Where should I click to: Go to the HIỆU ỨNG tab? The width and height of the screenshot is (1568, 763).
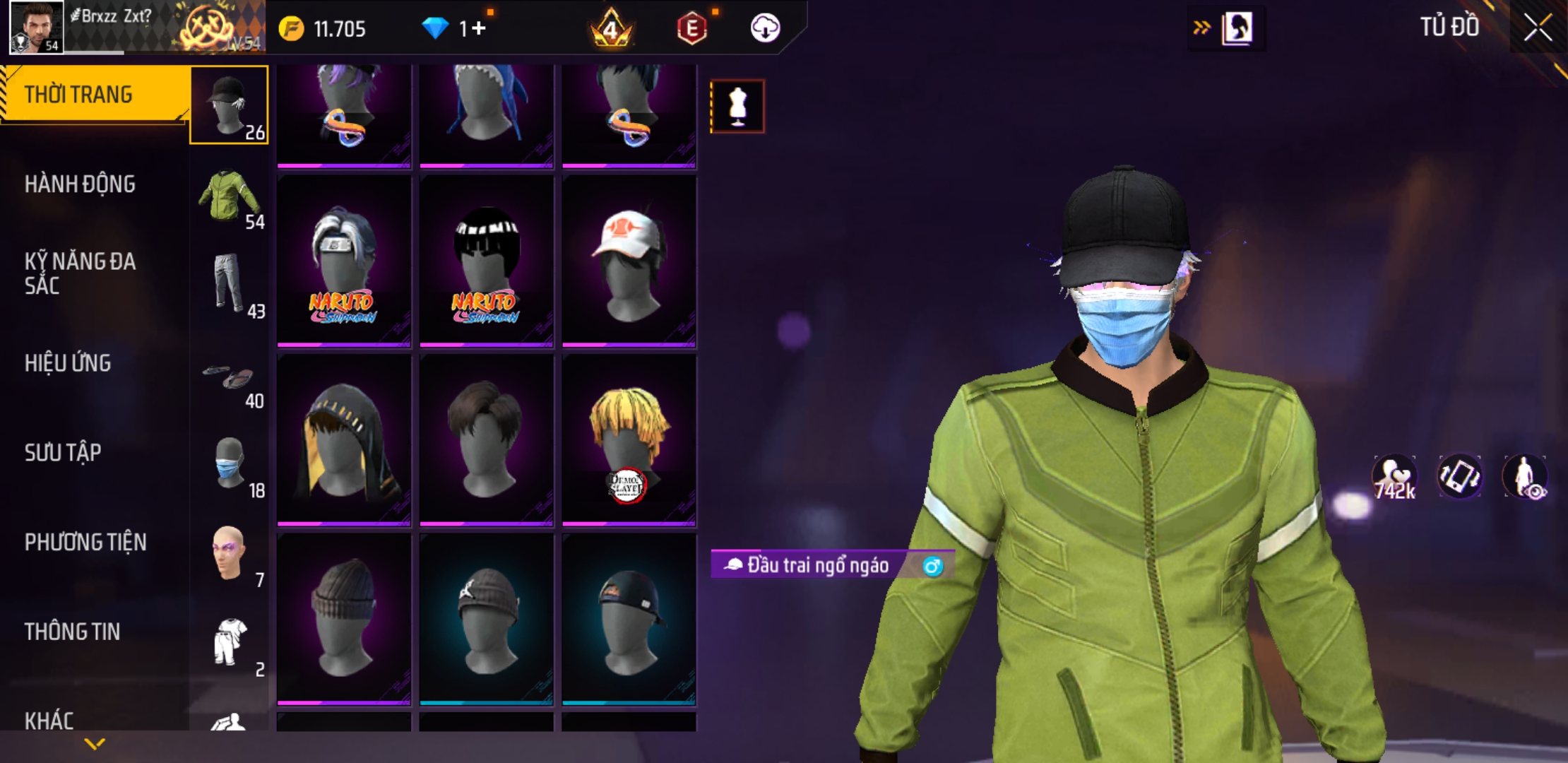click(68, 363)
